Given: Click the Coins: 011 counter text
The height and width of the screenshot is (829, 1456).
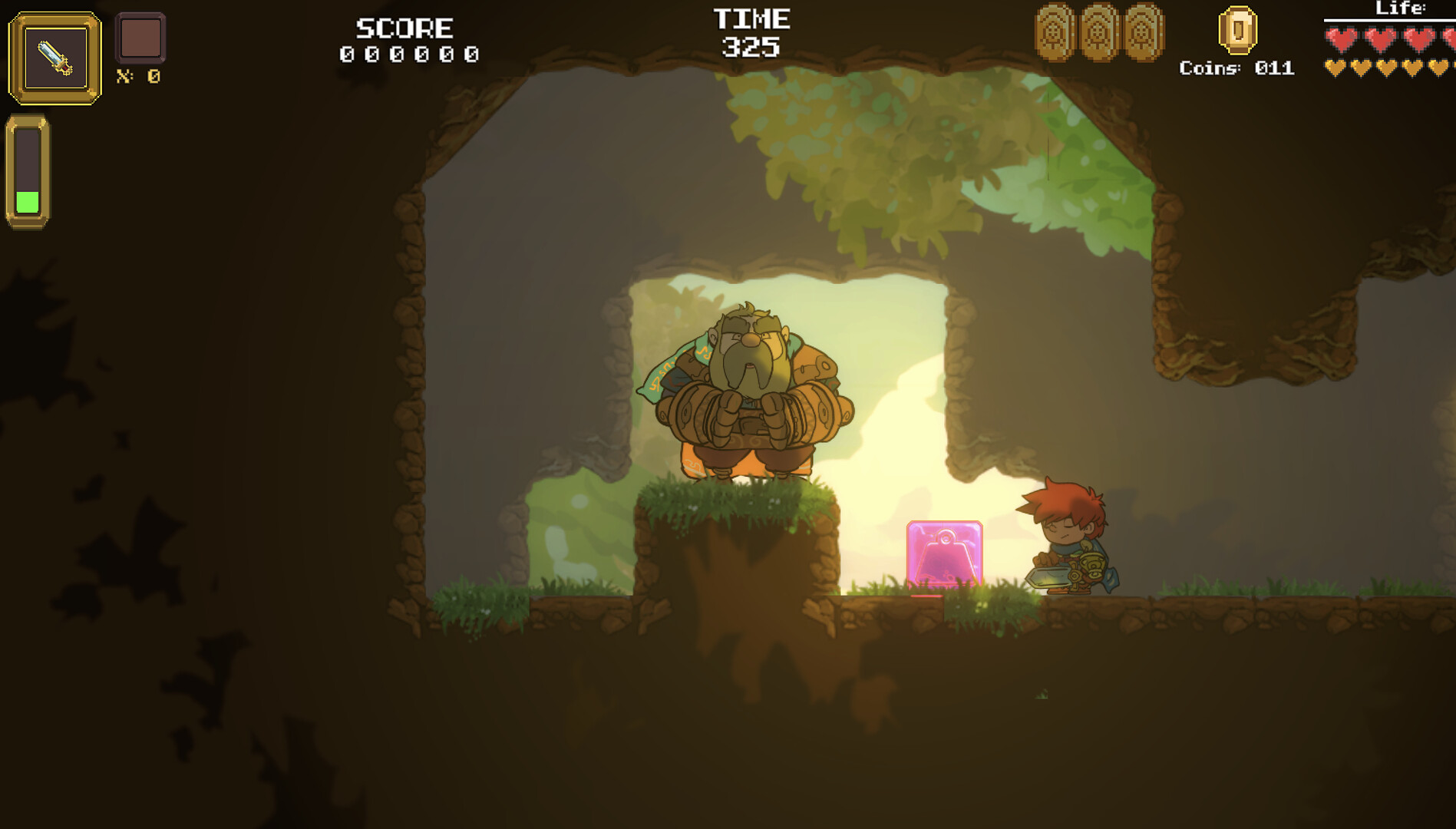Looking at the screenshot, I should click(x=1236, y=69).
